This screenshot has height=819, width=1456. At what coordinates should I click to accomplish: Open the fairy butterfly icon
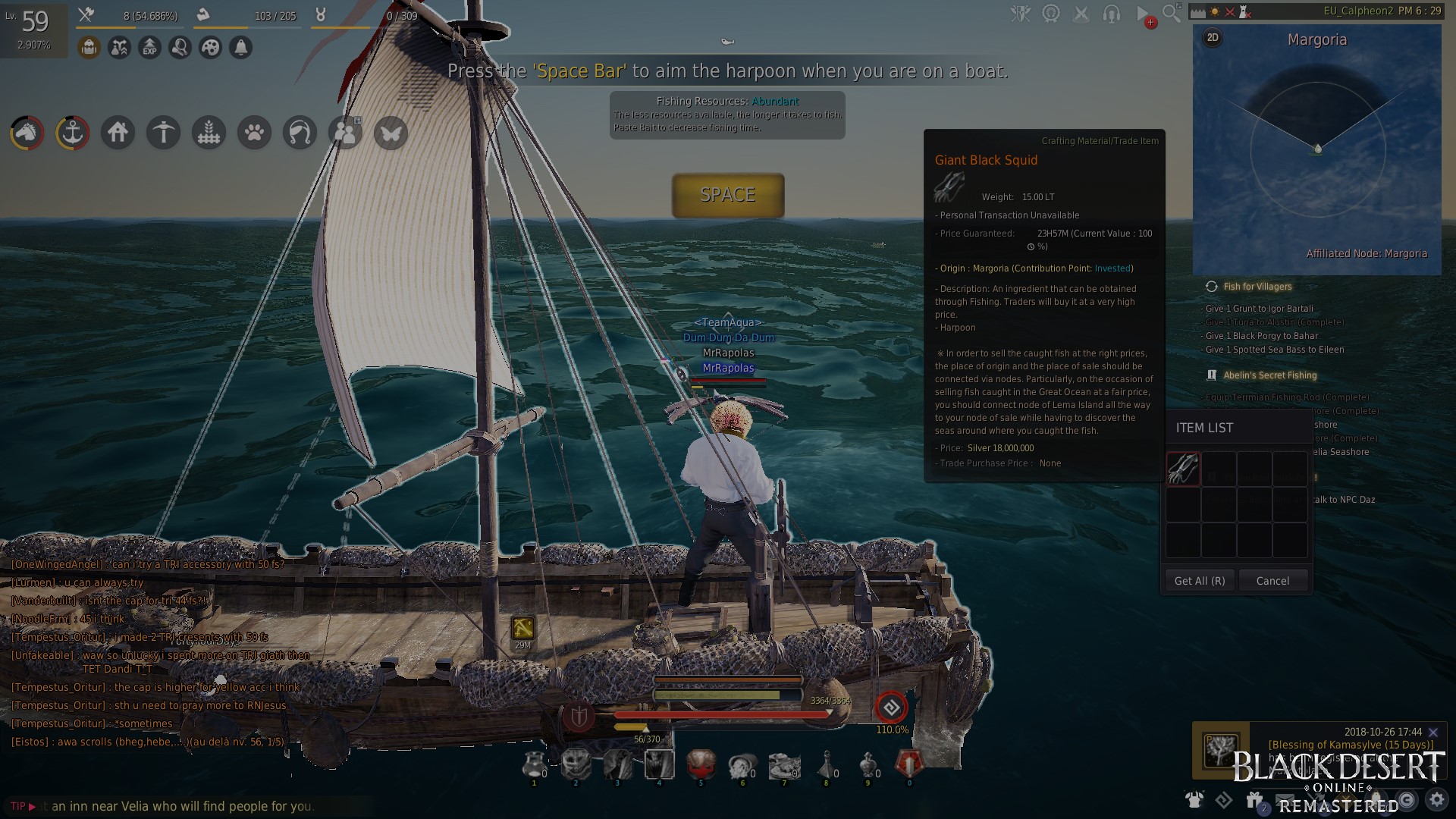pos(391,133)
